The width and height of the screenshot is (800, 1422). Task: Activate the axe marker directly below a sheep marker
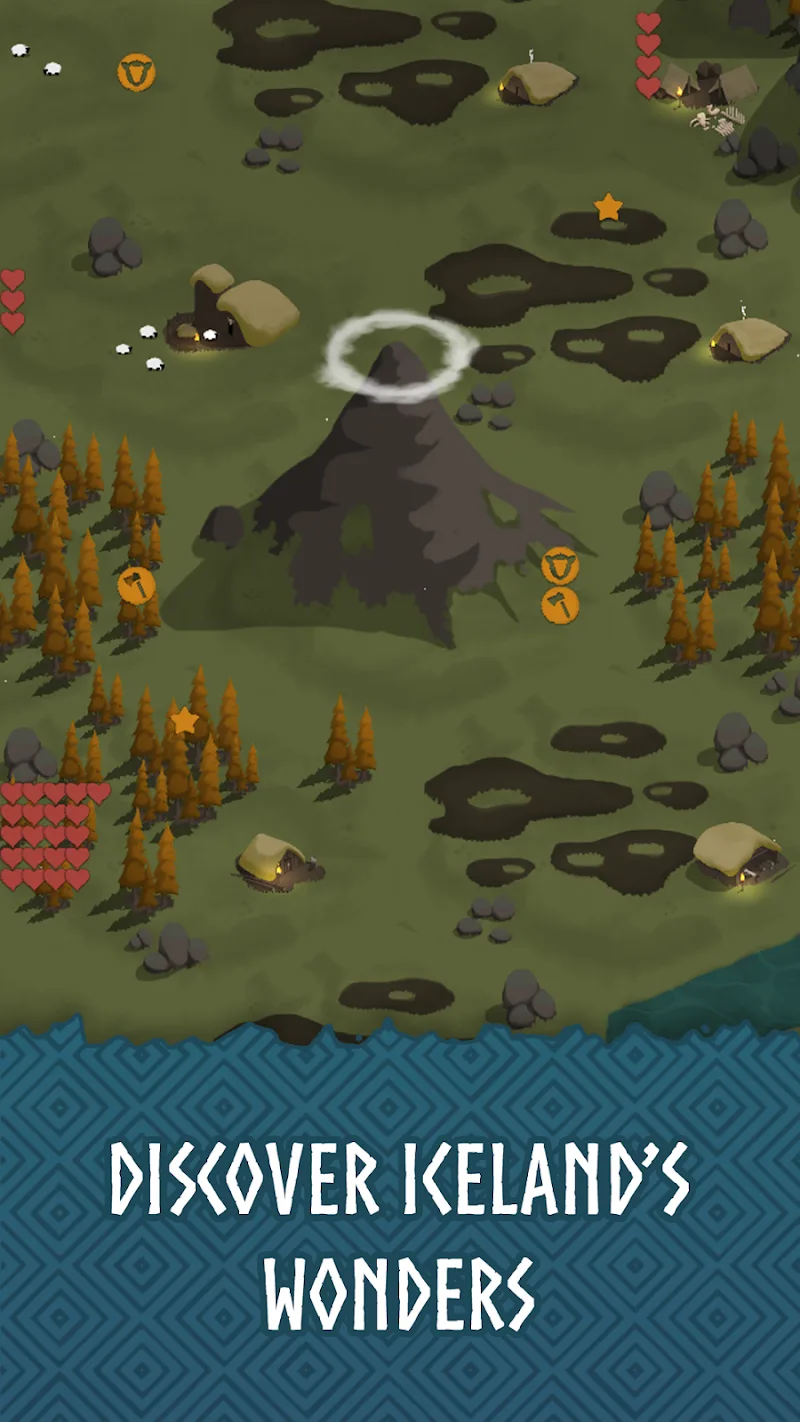[x=560, y=605]
